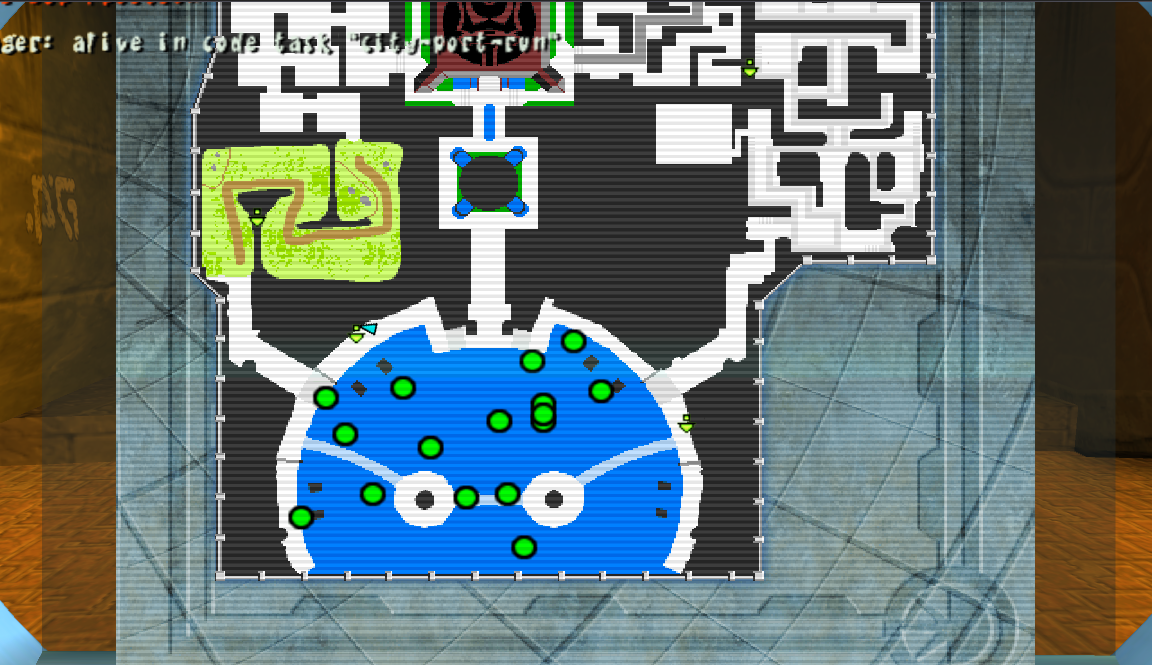This screenshot has height=665, width=1152.
Task: Select the yellow marker beside the white maze district
Action: click(x=749, y=68)
